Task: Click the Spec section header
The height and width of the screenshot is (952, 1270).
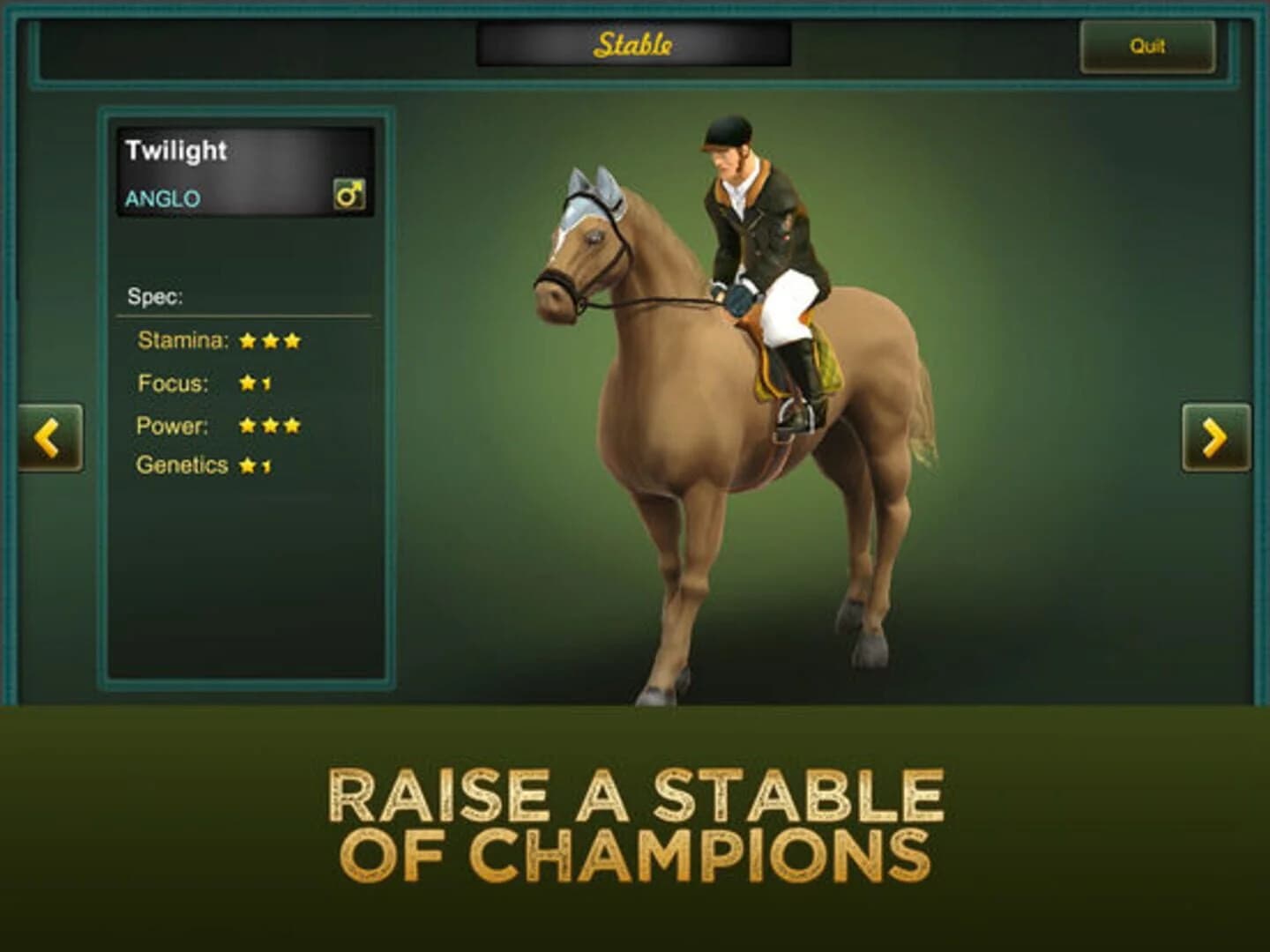Action: (157, 296)
